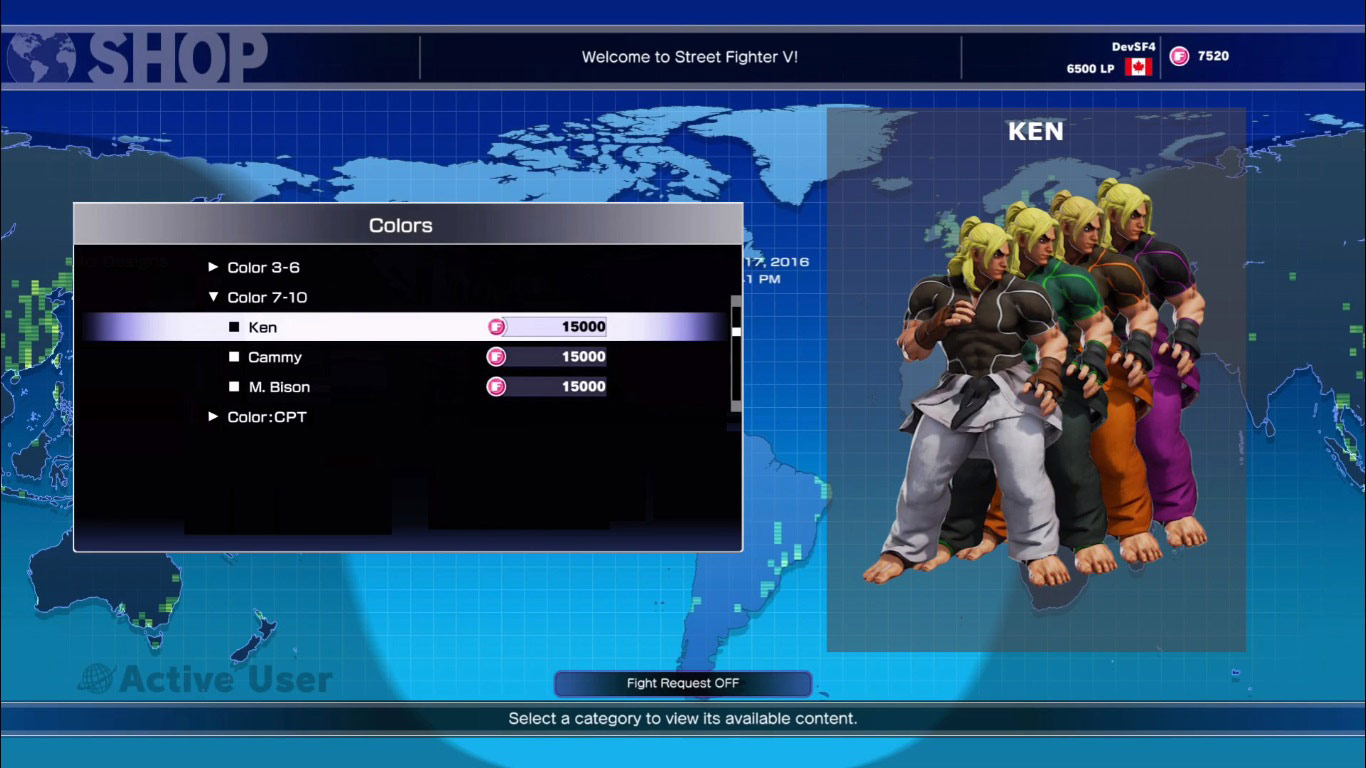1366x768 pixels.
Task: Check the box next to Ken
Action: click(x=233, y=326)
